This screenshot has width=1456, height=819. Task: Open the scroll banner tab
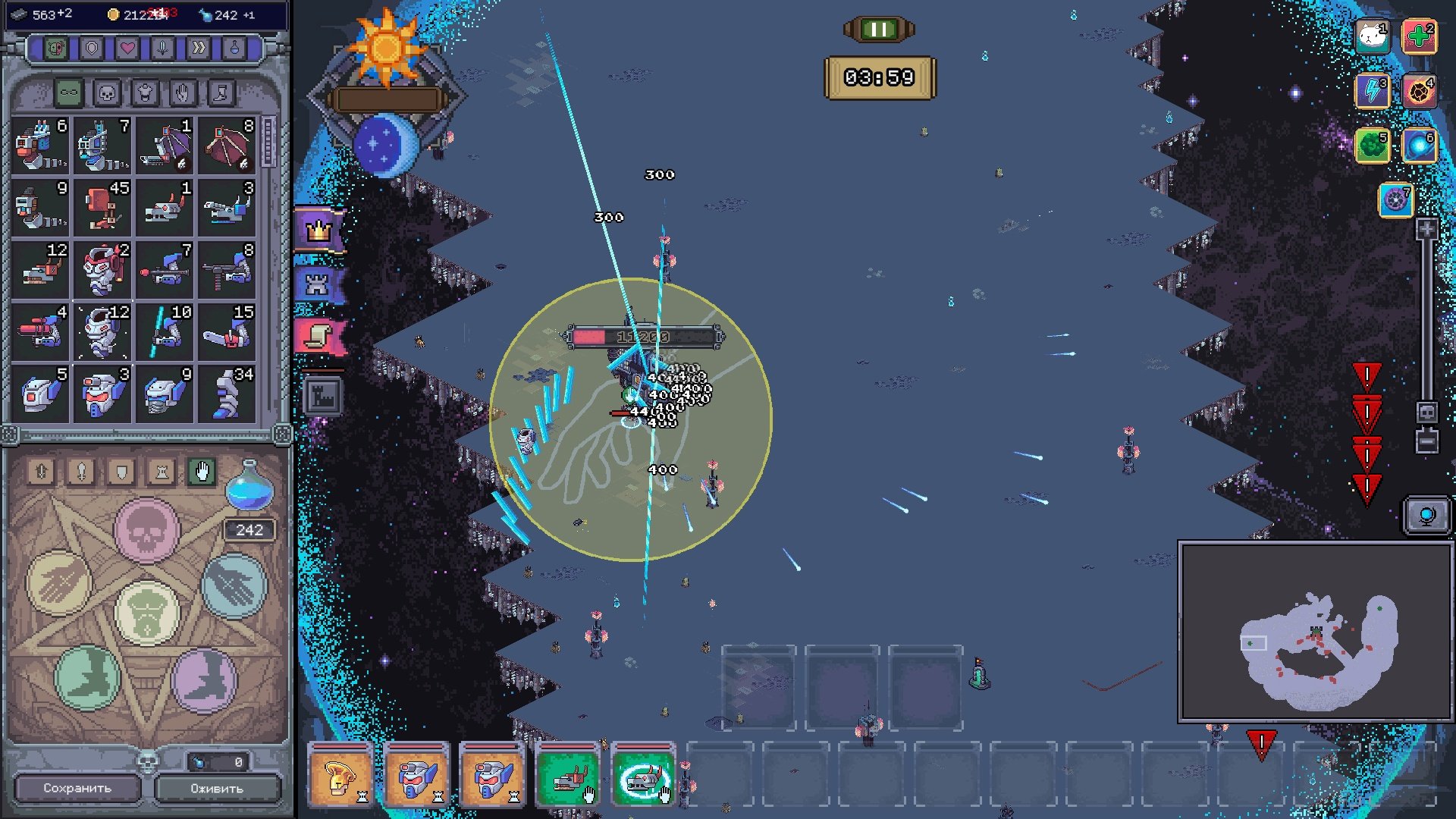[x=319, y=336]
